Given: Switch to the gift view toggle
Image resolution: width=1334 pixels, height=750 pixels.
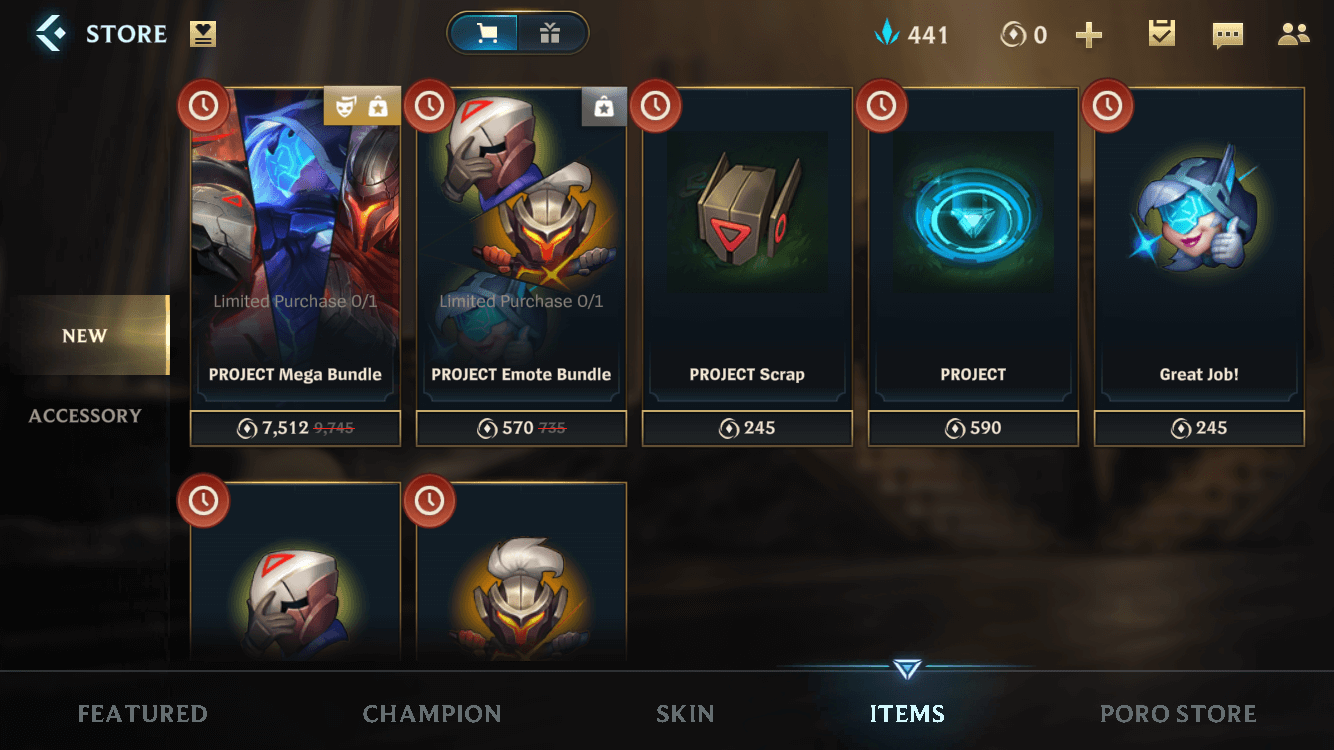Looking at the screenshot, I should [x=551, y=32].
